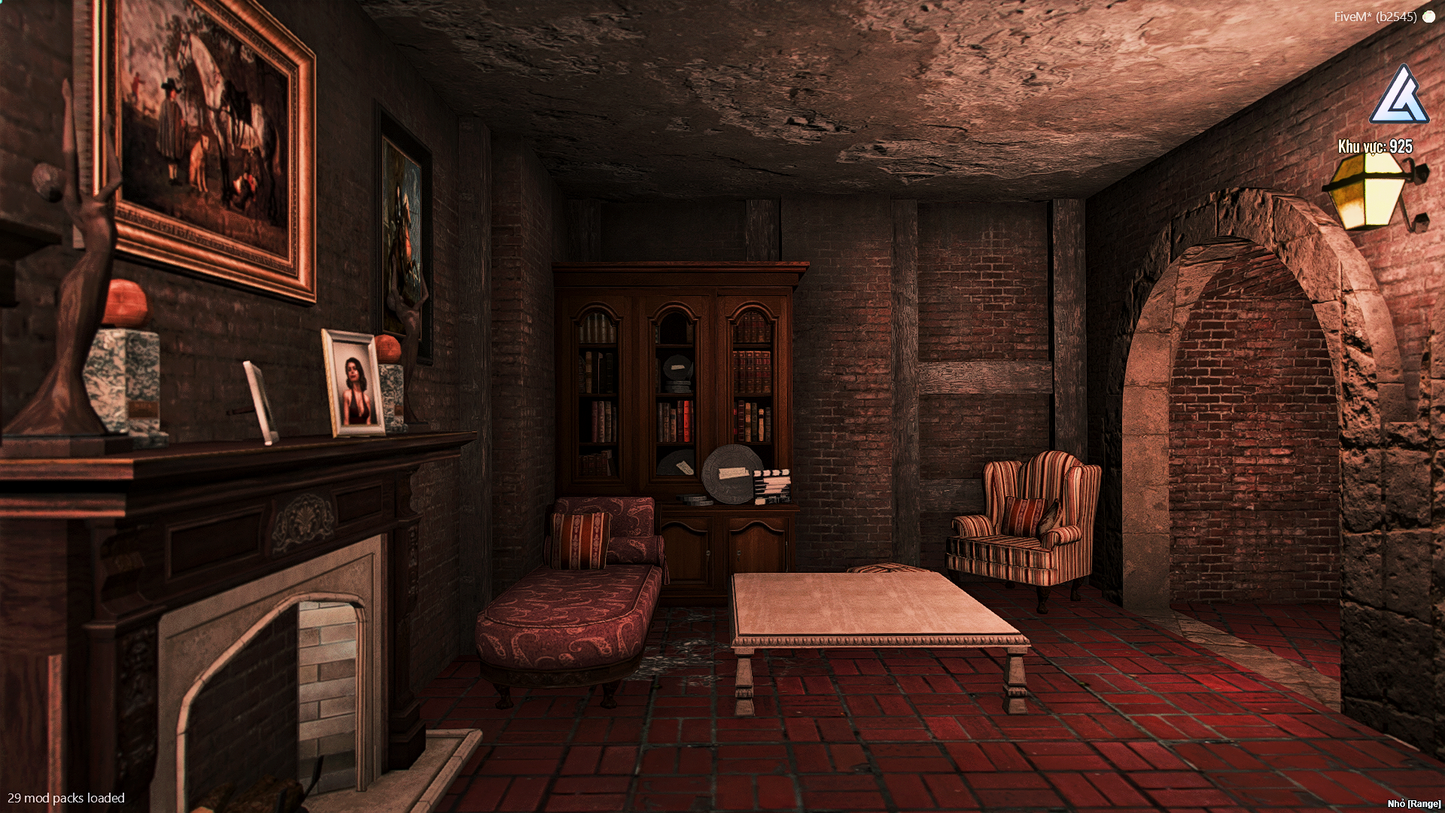Screen dimensions: 1445x813
Task: Click the triangular server logo icon
Action: [x=1399, y=97]
